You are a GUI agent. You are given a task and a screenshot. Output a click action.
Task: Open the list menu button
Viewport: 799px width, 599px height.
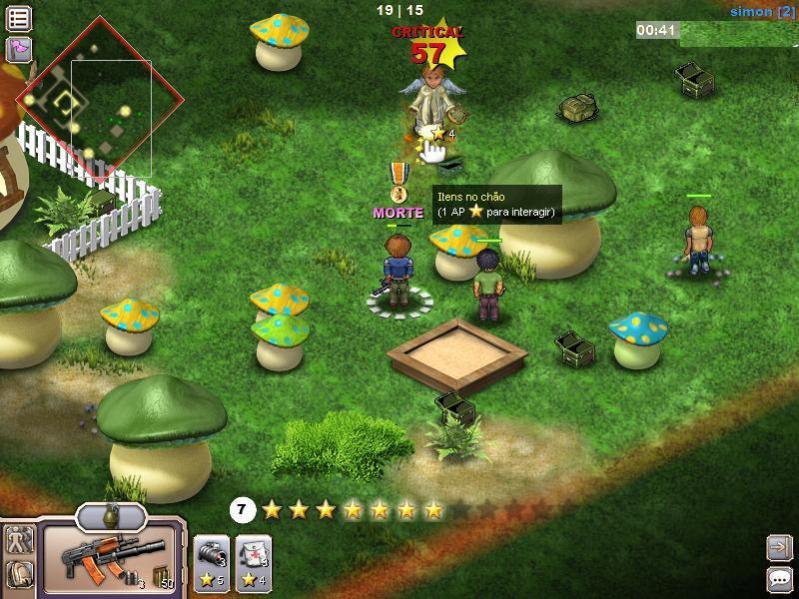(19, 18)
